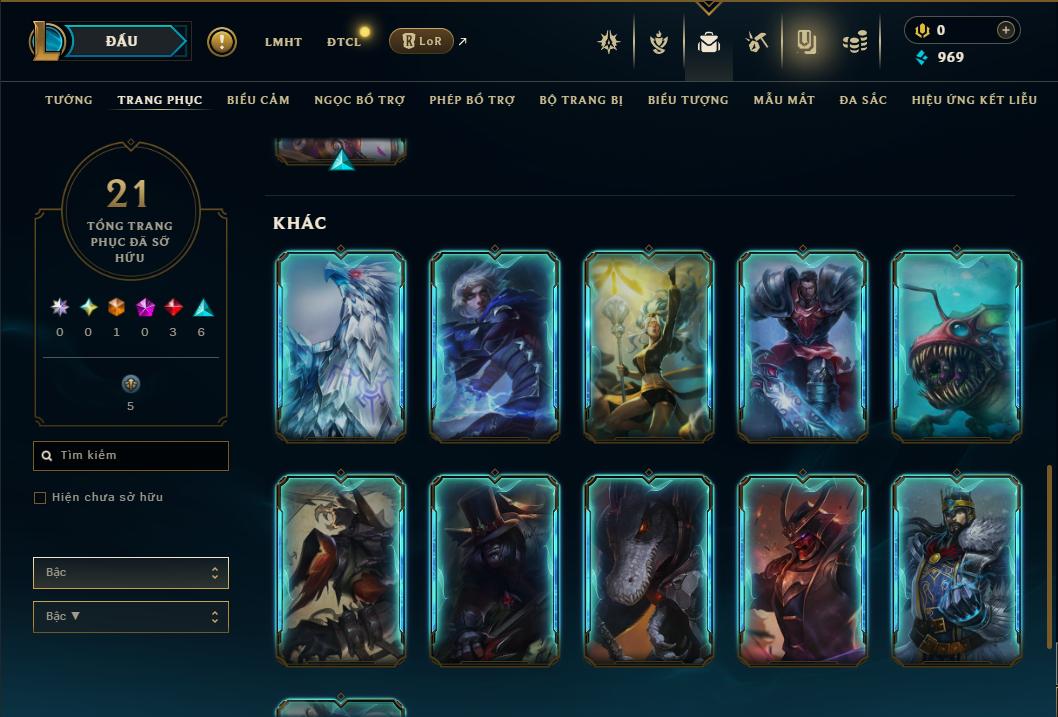Open the yellow exclamation mark alert

pyautogui.click(x=222, y=42)
